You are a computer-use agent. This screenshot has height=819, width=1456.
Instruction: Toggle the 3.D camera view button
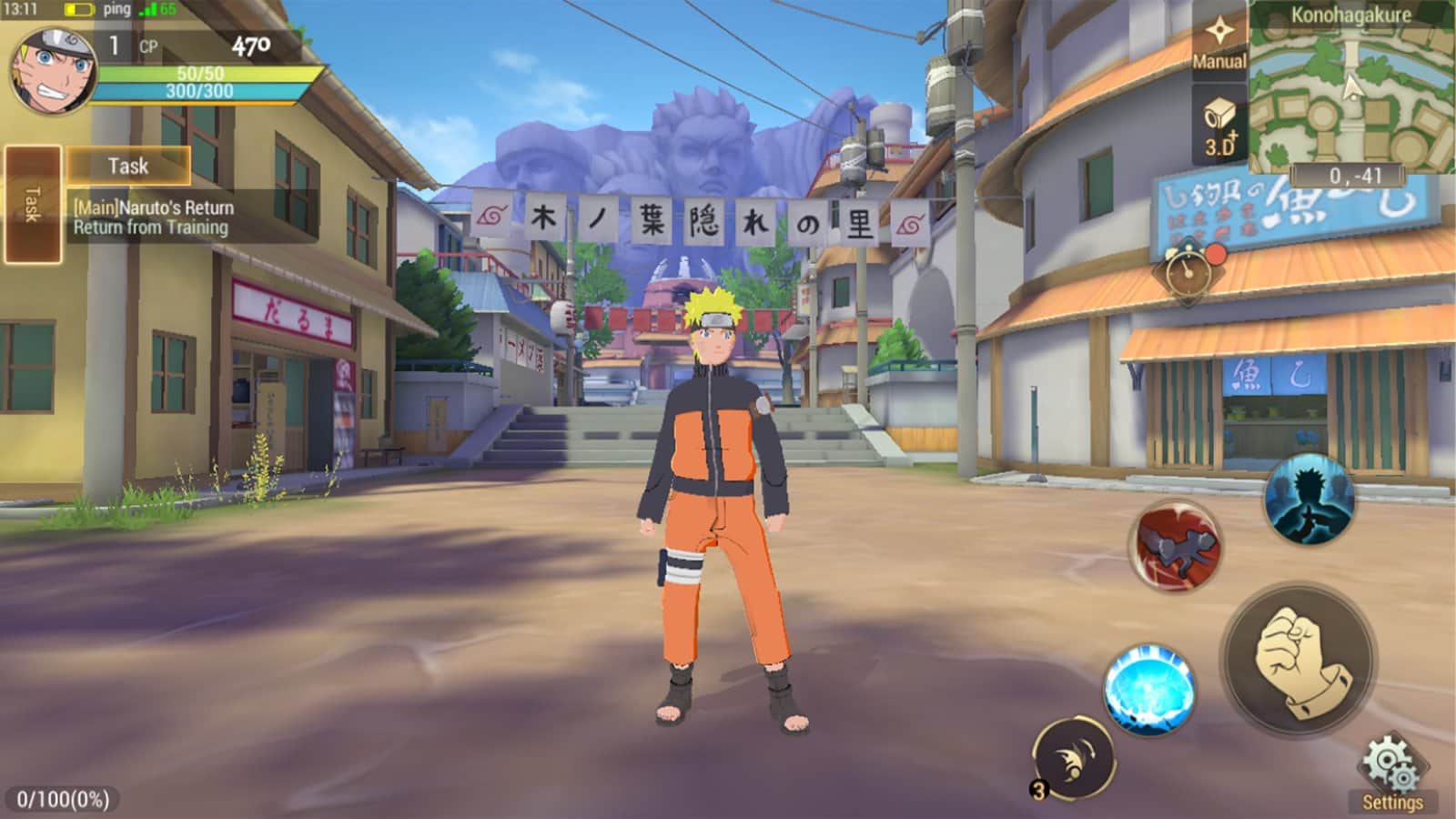[1219, 127]
